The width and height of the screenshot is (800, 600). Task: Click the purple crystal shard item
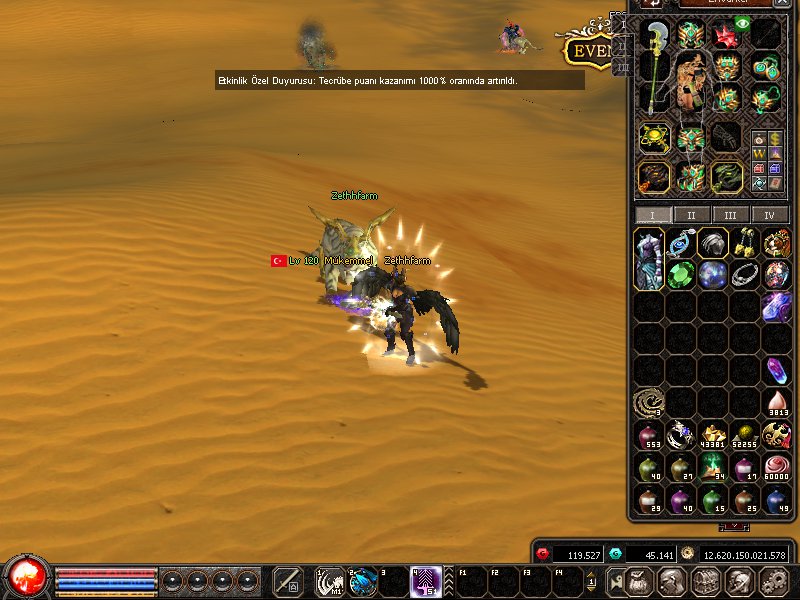click(x=776, y=370)
